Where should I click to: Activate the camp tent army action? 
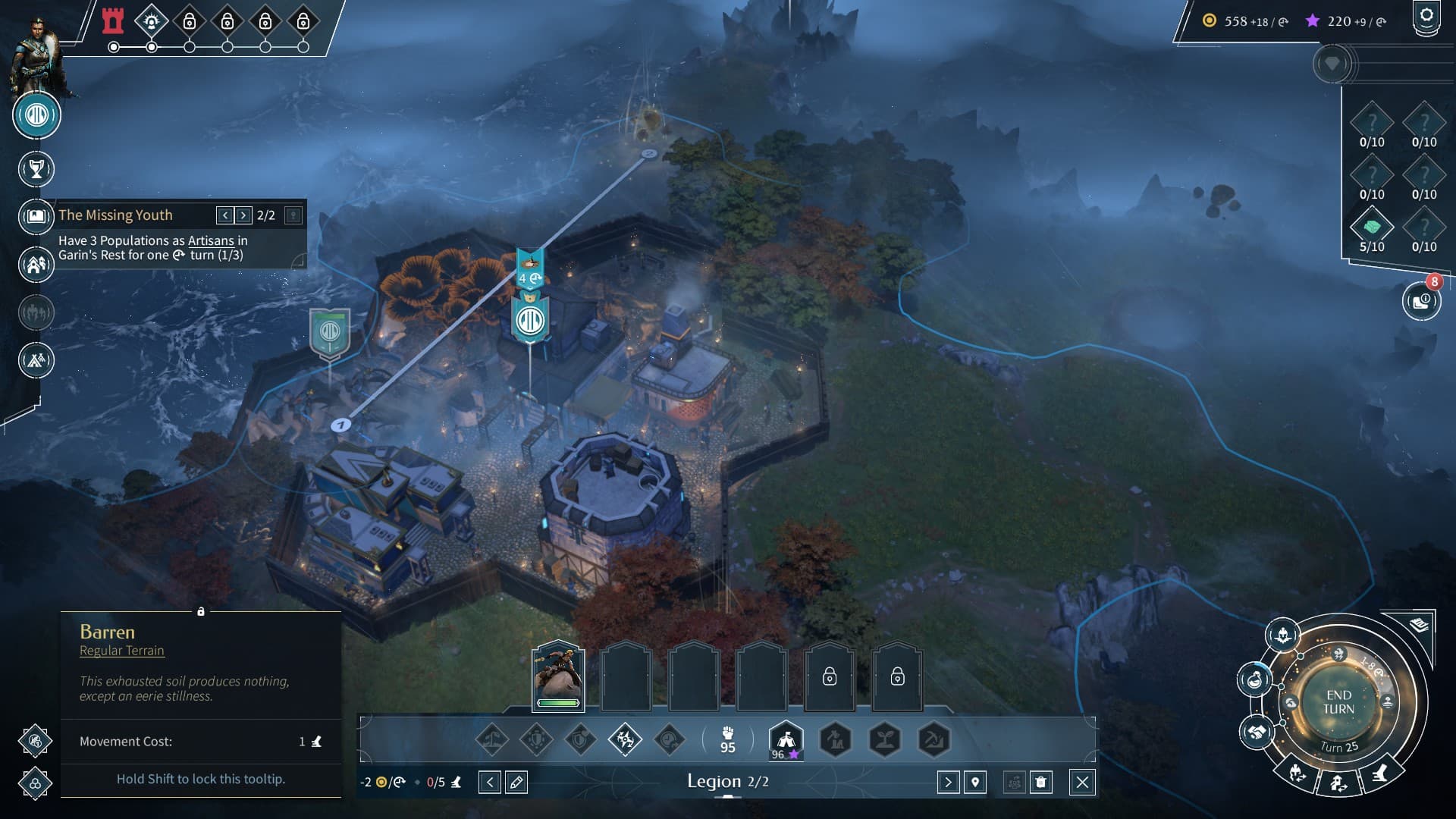tap(786, 739)
